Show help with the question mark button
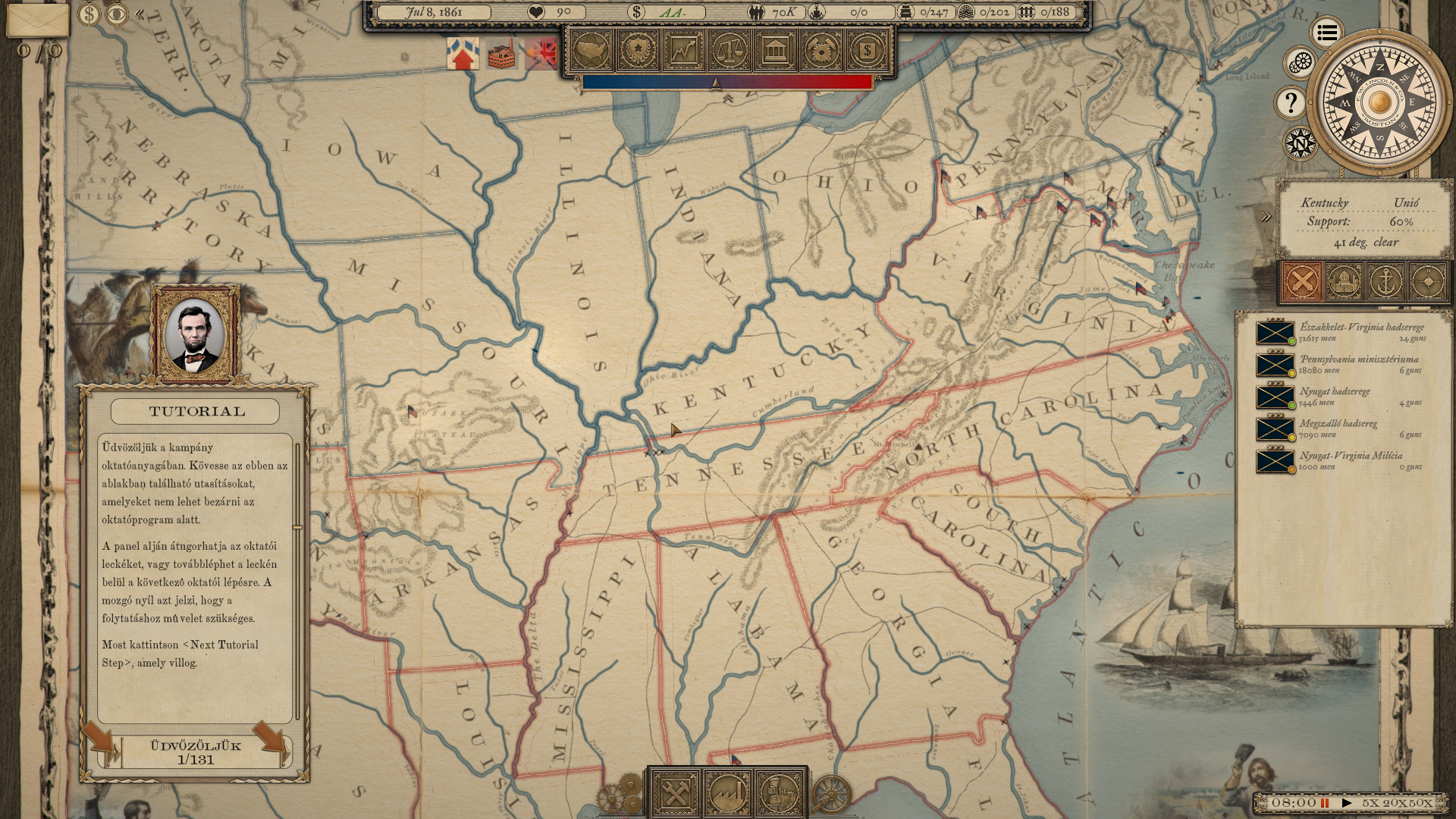The height and width of the screenshot is (819, 1456). [1291, 102]
